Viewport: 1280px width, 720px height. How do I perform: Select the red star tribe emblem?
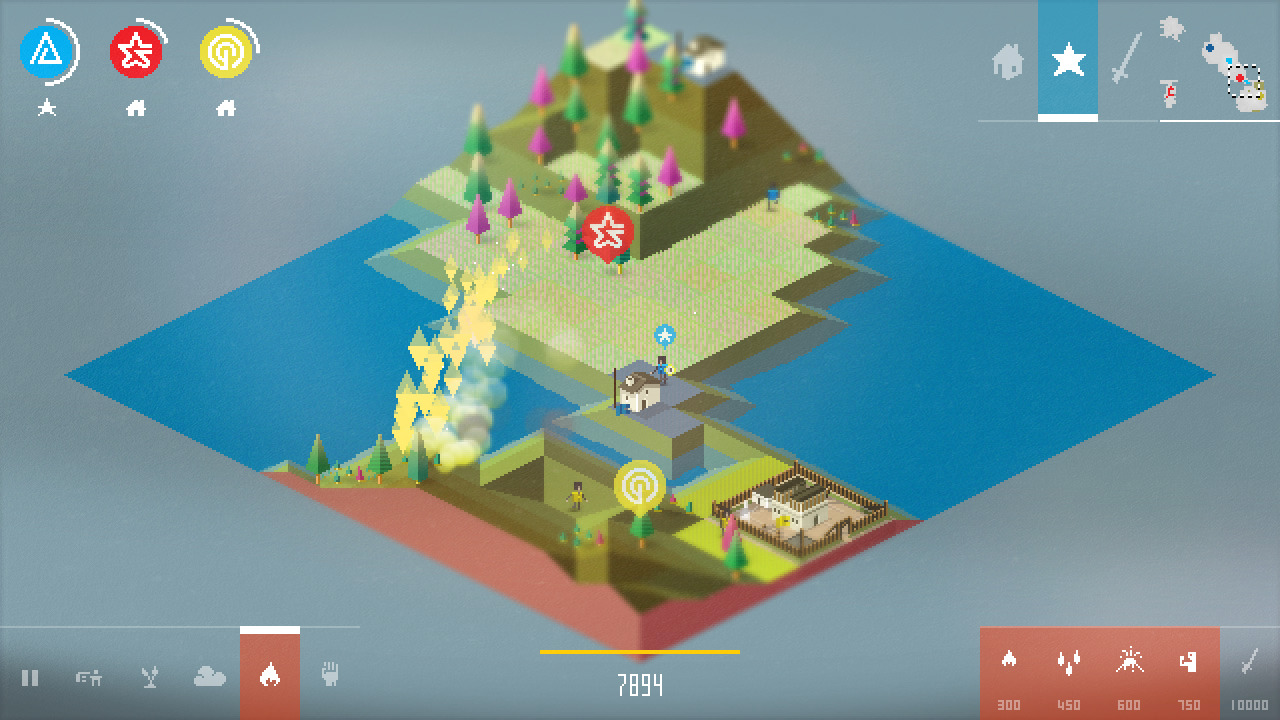tap(136, 52)
